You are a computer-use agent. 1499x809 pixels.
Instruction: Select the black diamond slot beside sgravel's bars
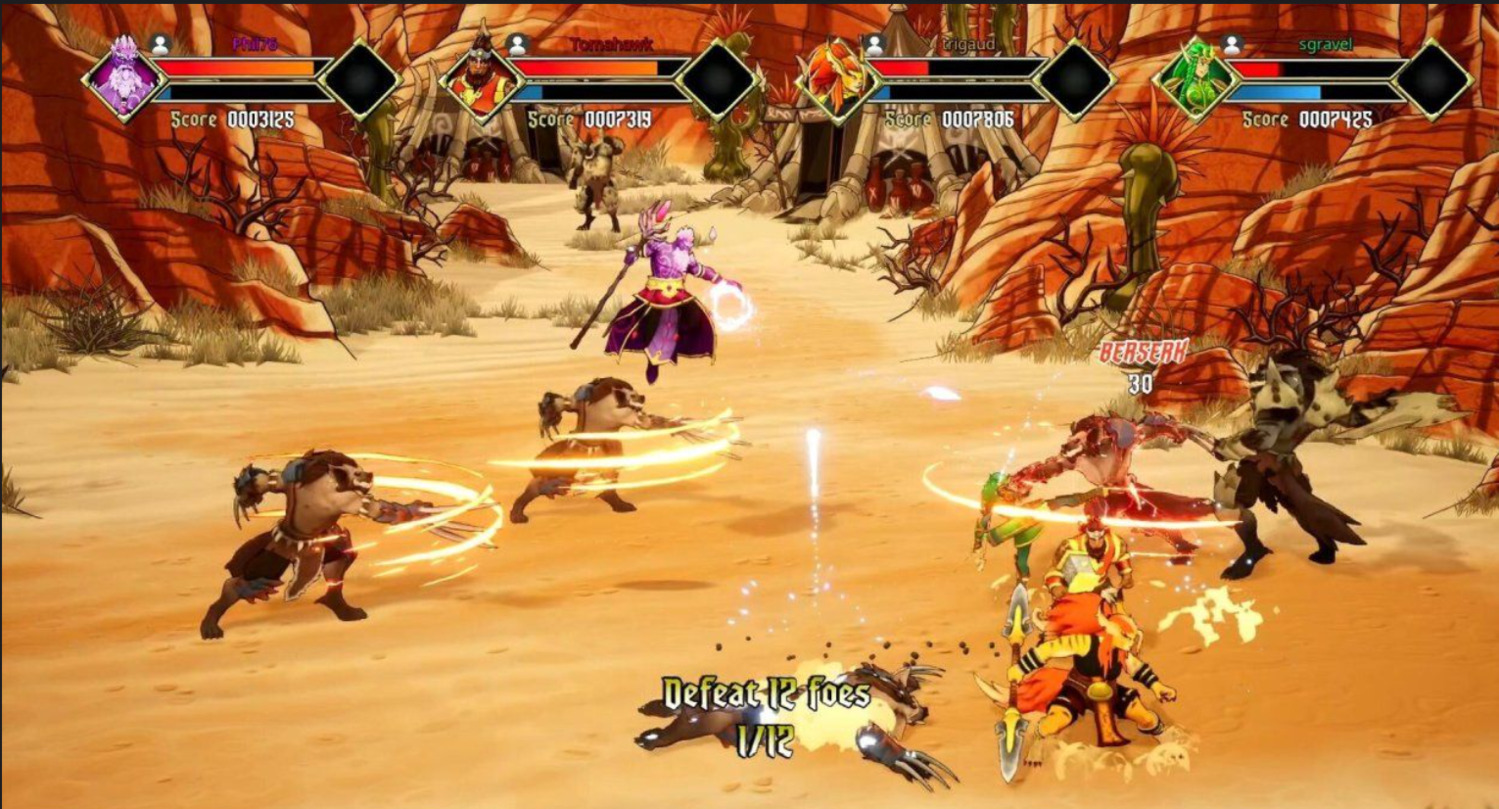click(x=1432, y=80)
